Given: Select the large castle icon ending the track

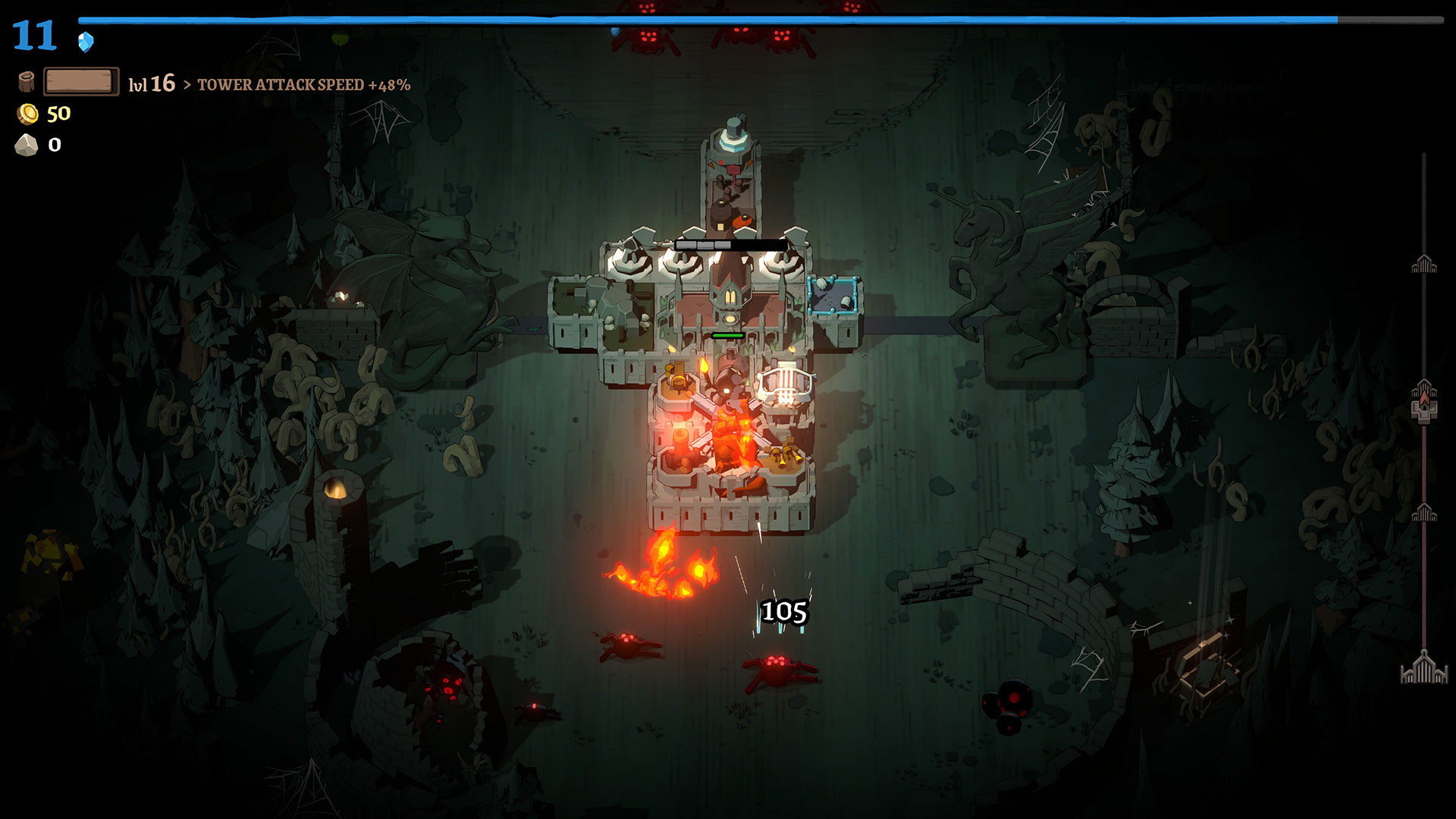Looking at the screenshot, I should (x=1424, y=668).
